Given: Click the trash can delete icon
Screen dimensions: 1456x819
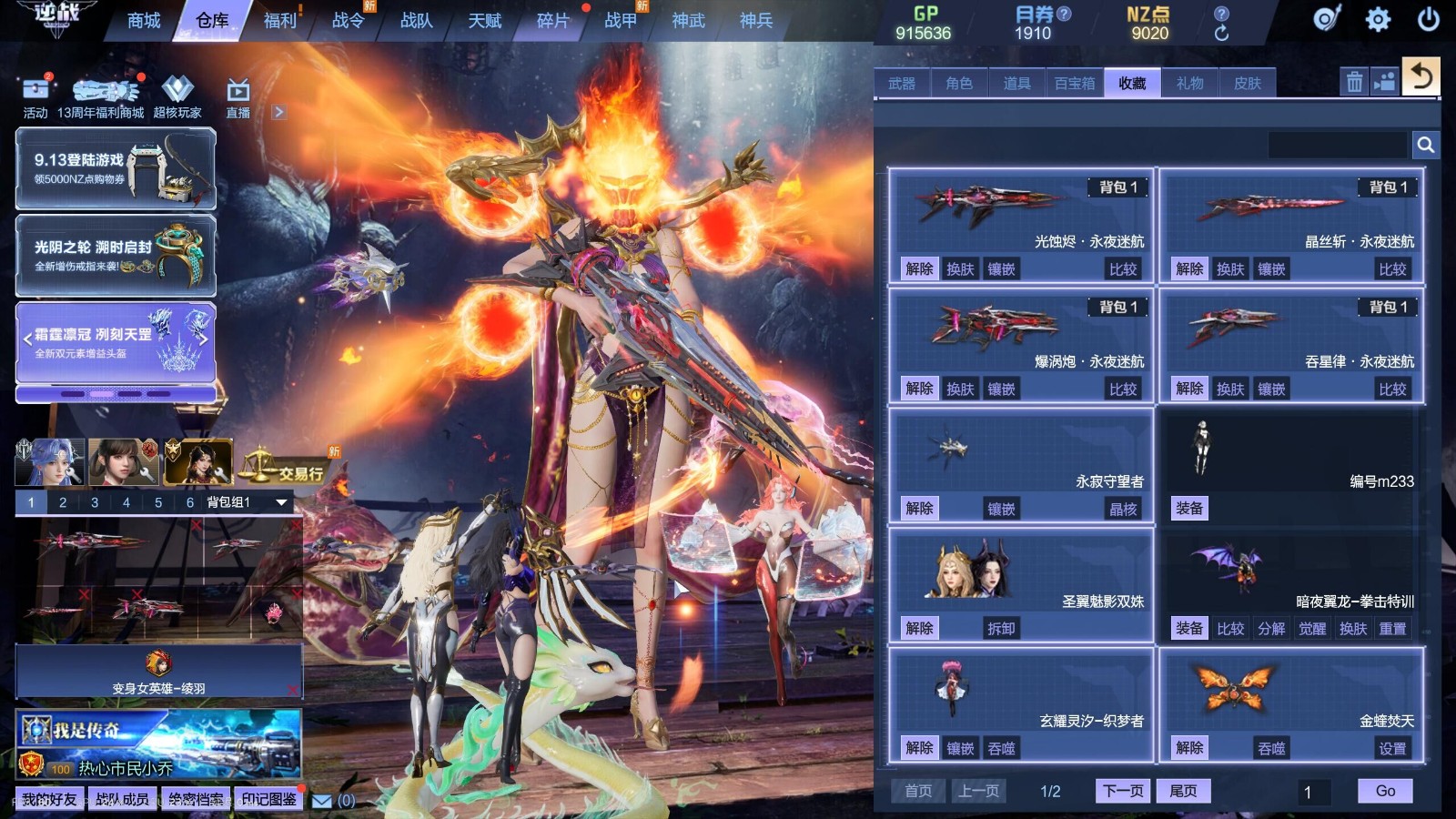Looking at the screenshot, I should [x=1354, y=82].
